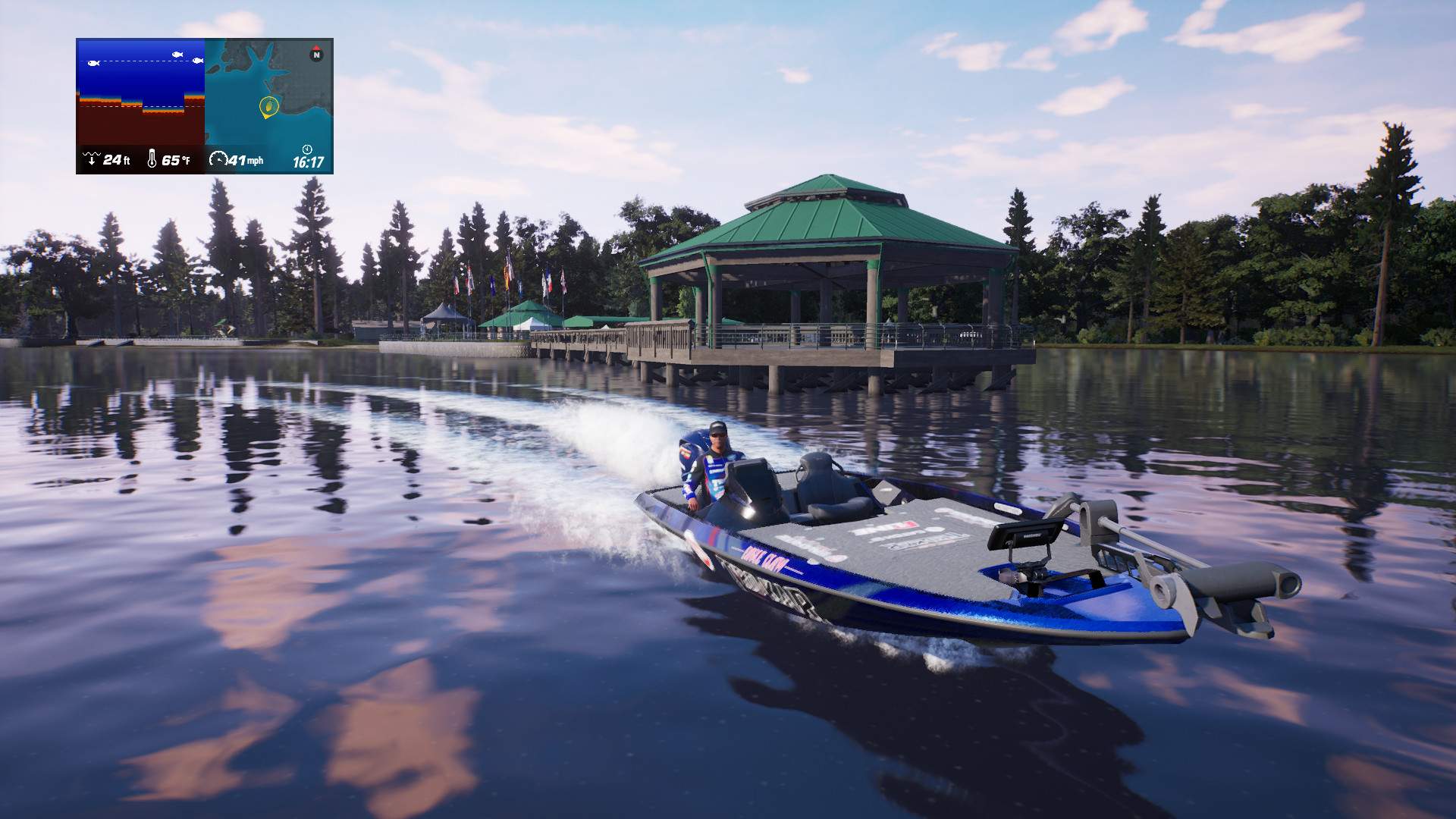The image size is (1456, 819).
Task: Click the 16:17 time display
Action: tap(309, 161)
